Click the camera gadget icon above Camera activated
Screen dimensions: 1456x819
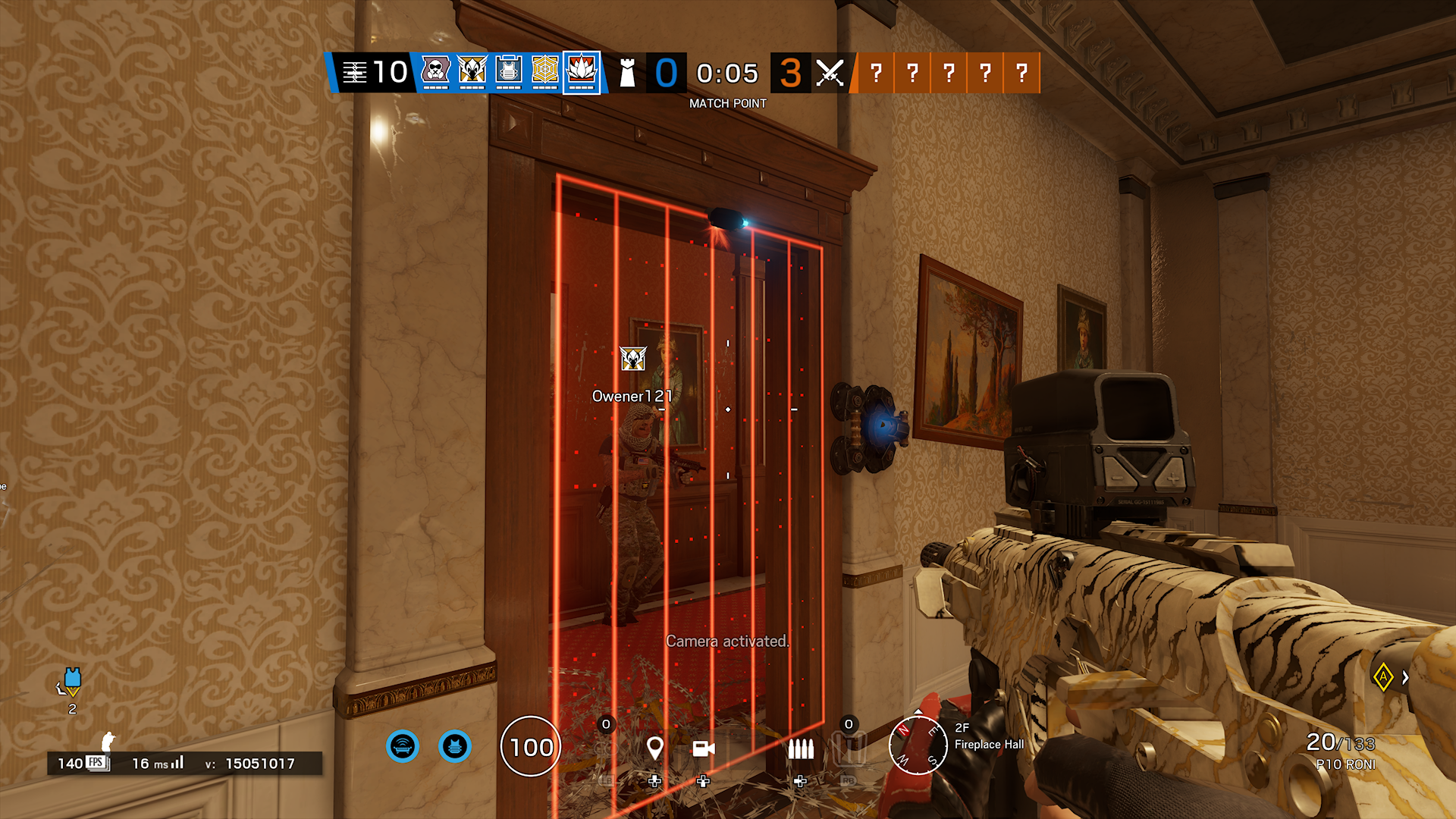(x=704, y=747)
